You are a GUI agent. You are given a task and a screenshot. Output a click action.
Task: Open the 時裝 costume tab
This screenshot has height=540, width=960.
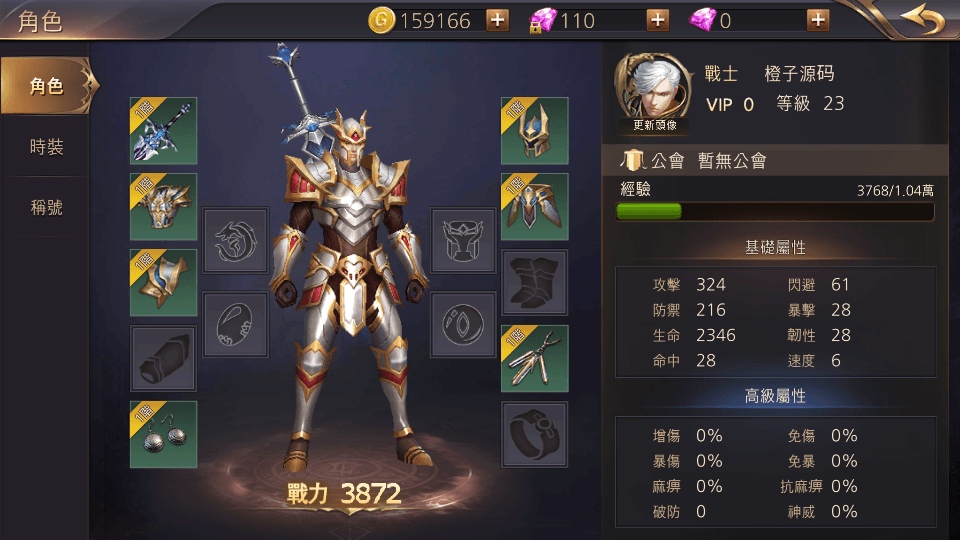coord(47,147)
